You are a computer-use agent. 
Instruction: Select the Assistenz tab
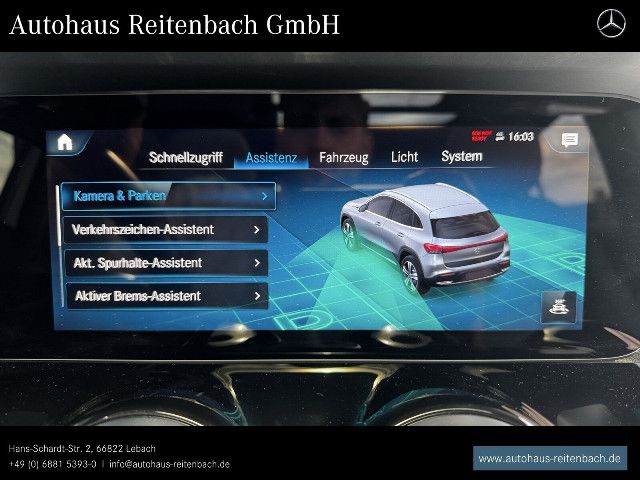point(271,157)
